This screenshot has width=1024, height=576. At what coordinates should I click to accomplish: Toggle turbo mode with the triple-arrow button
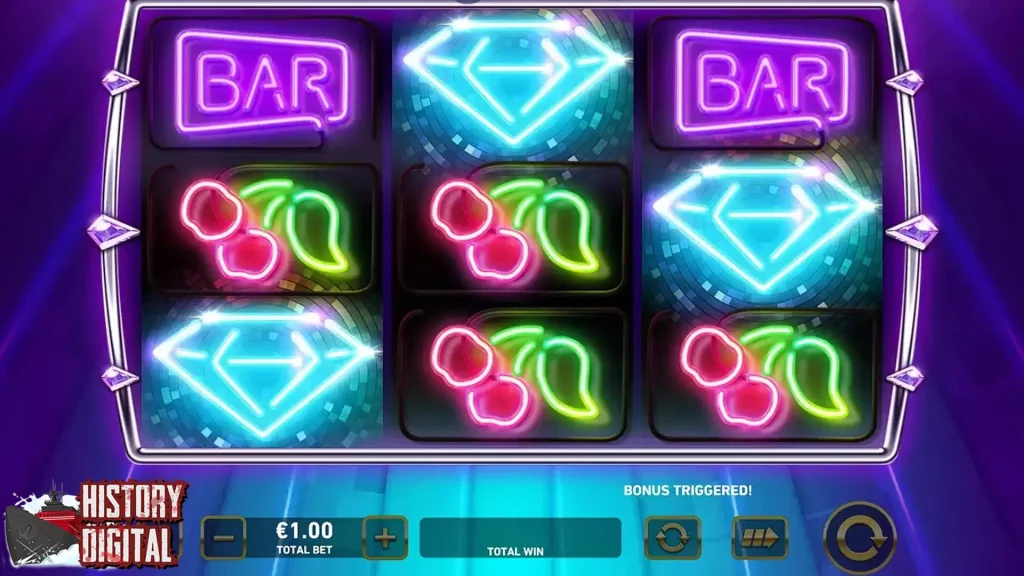tap(759, 538)
